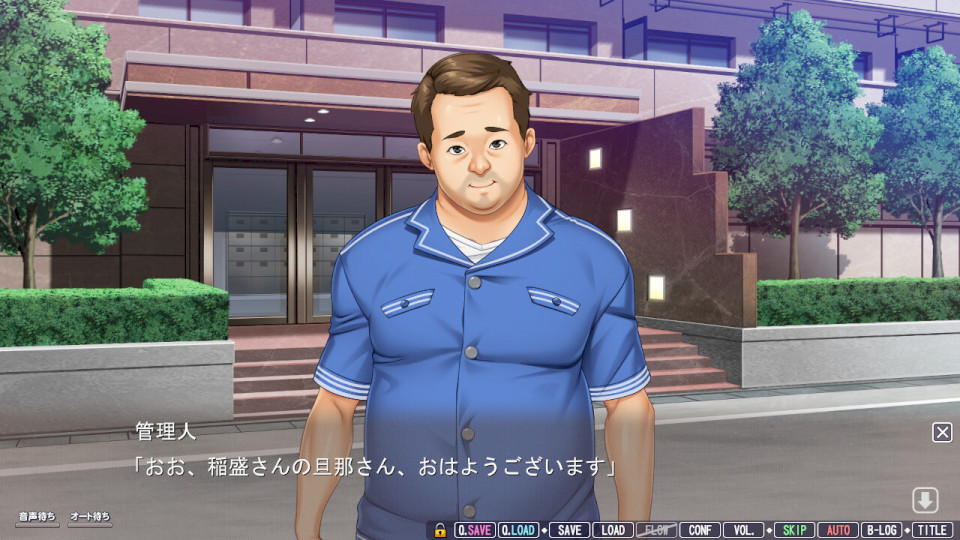The width and height of the screenshot is (960, 540).
Task: Open the VOL. volume settings
Action: click(x=743, y=530)
